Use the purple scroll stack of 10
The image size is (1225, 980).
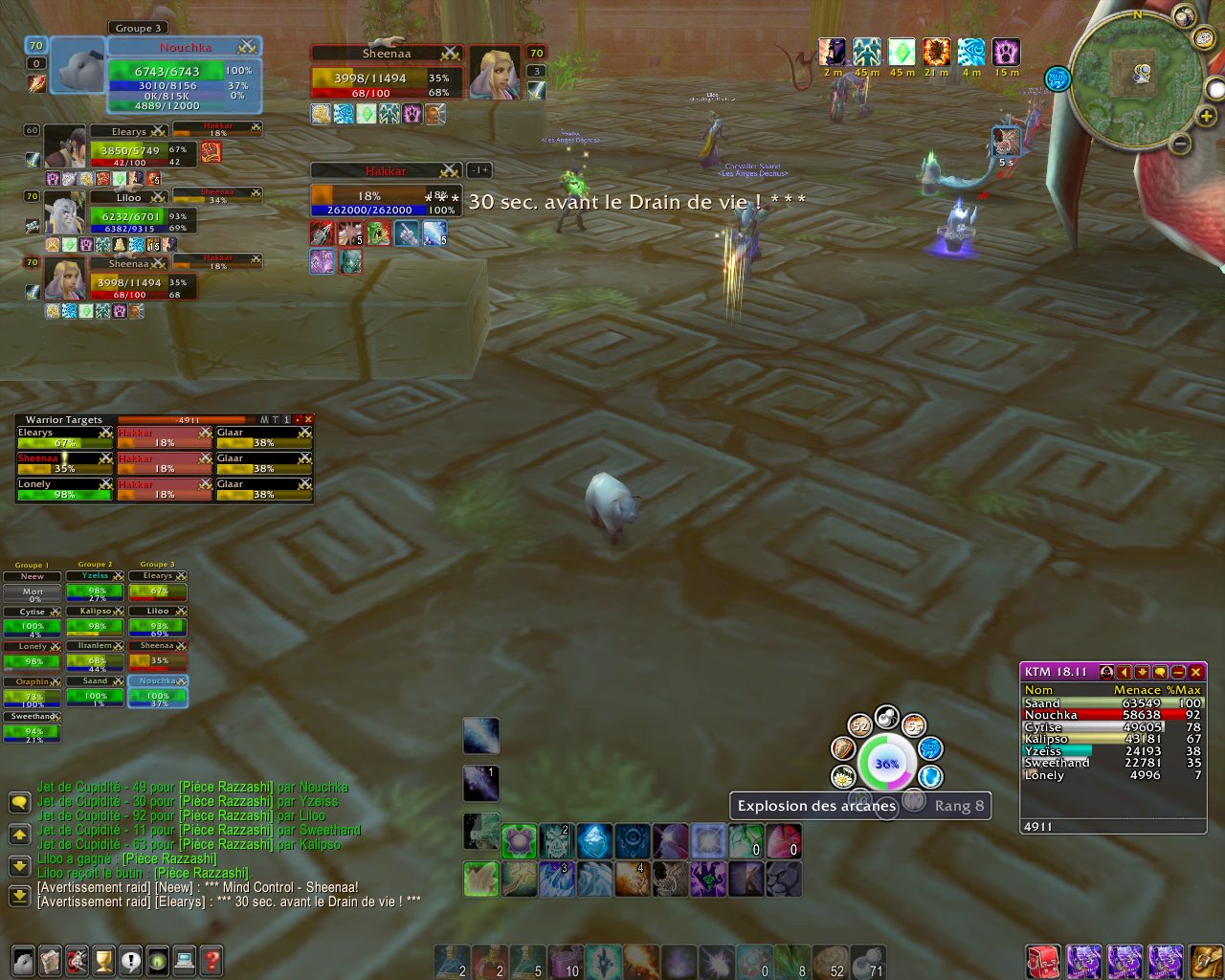coord(565,962)
